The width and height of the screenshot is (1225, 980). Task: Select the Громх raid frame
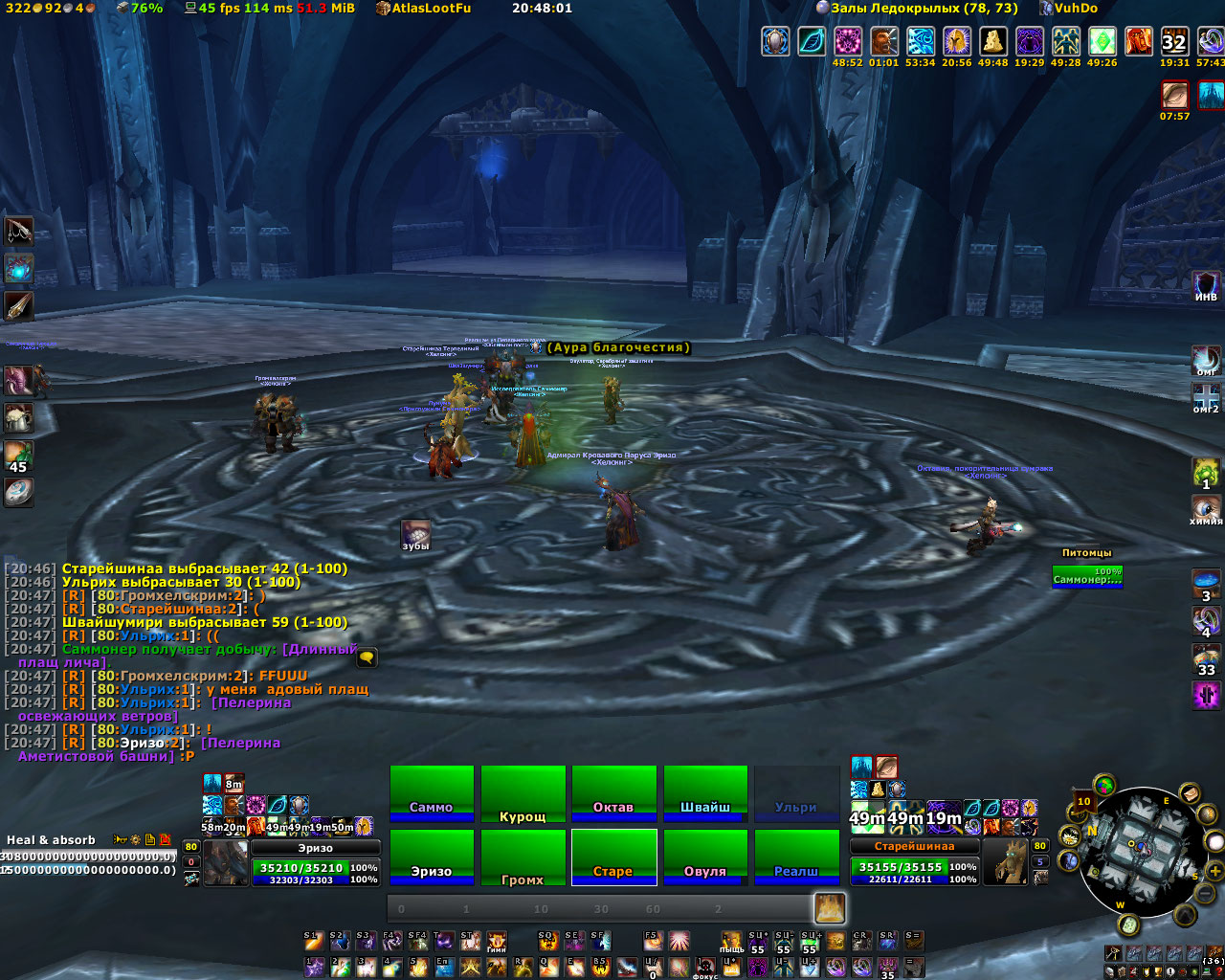coord(523,857)
